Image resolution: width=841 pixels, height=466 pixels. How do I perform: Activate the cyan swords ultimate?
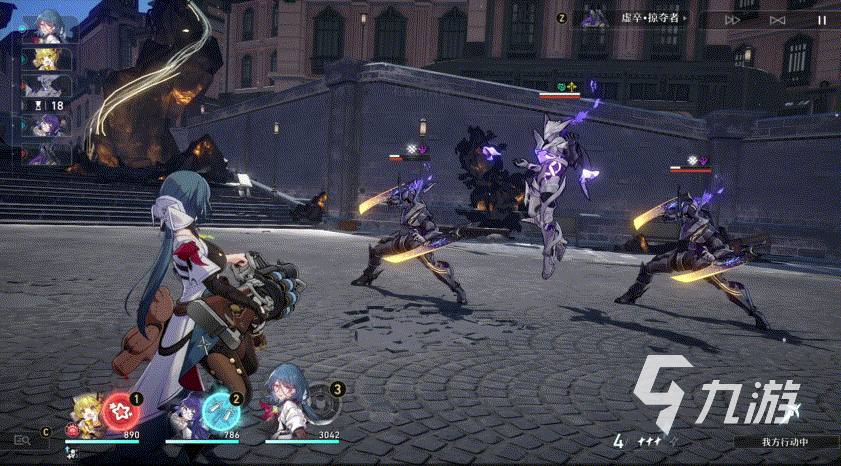click(218, 409)
